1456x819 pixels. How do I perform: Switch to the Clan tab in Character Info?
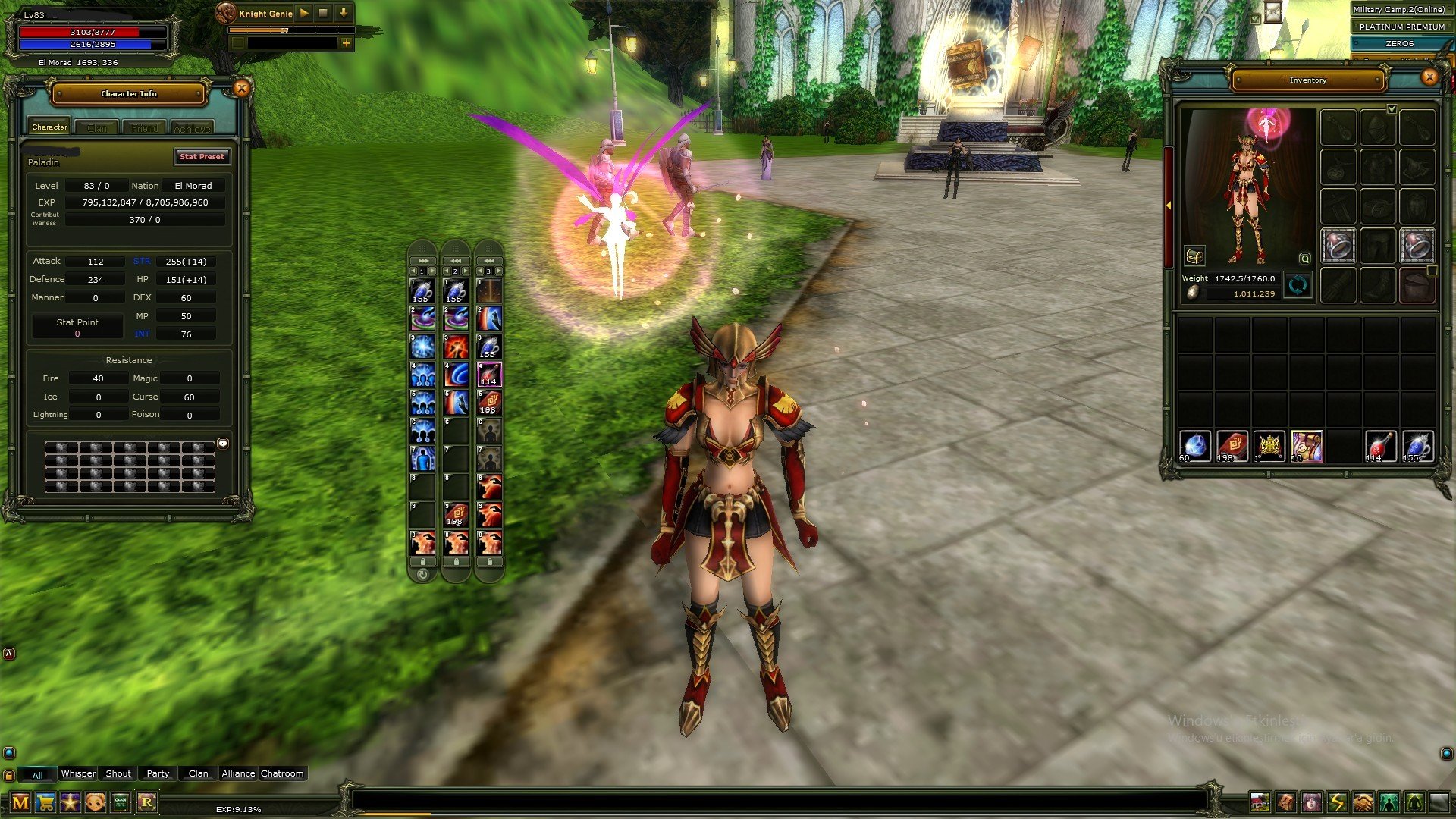point(97,128)
